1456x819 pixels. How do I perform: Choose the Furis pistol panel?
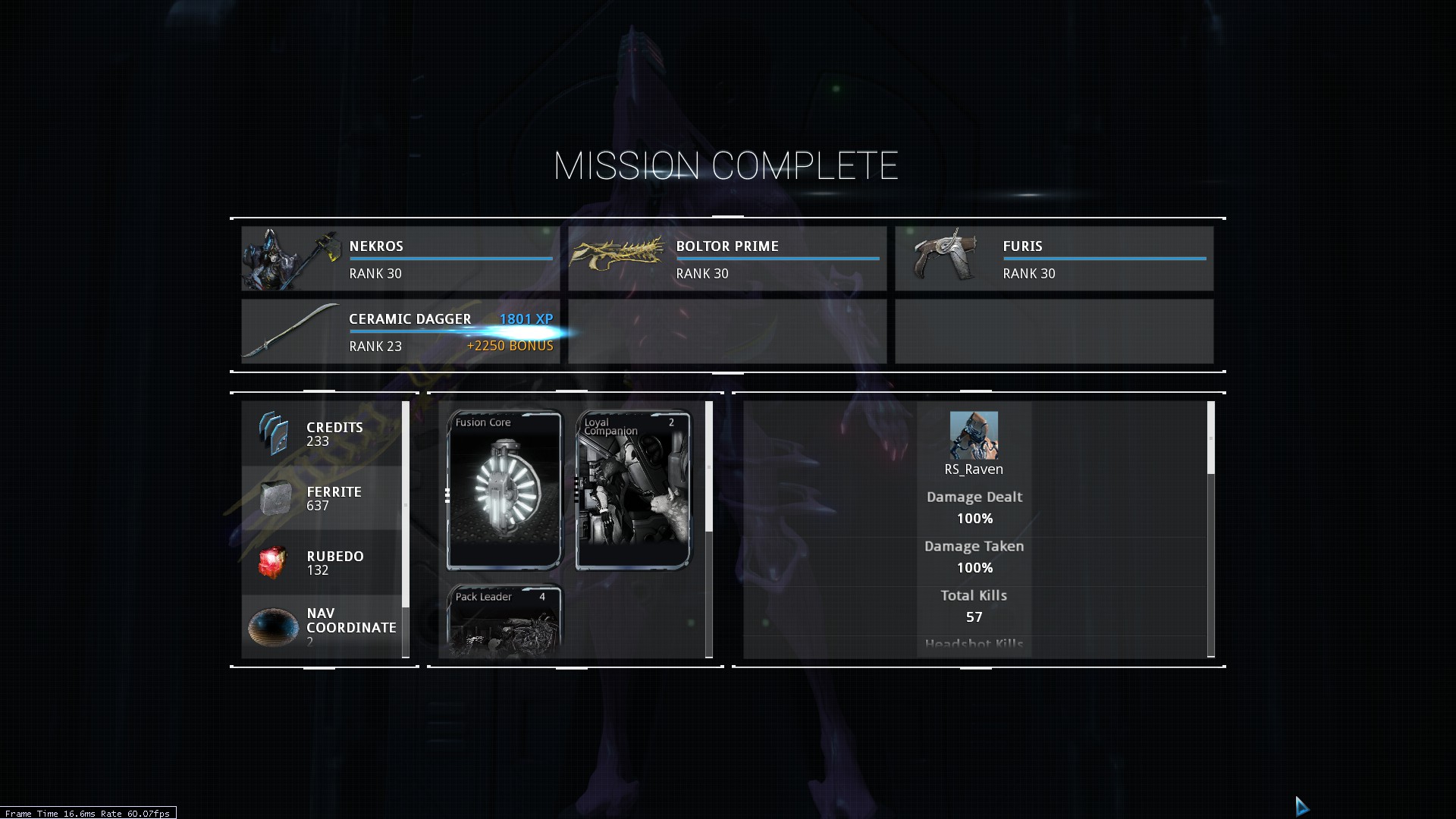[1054, 259]
